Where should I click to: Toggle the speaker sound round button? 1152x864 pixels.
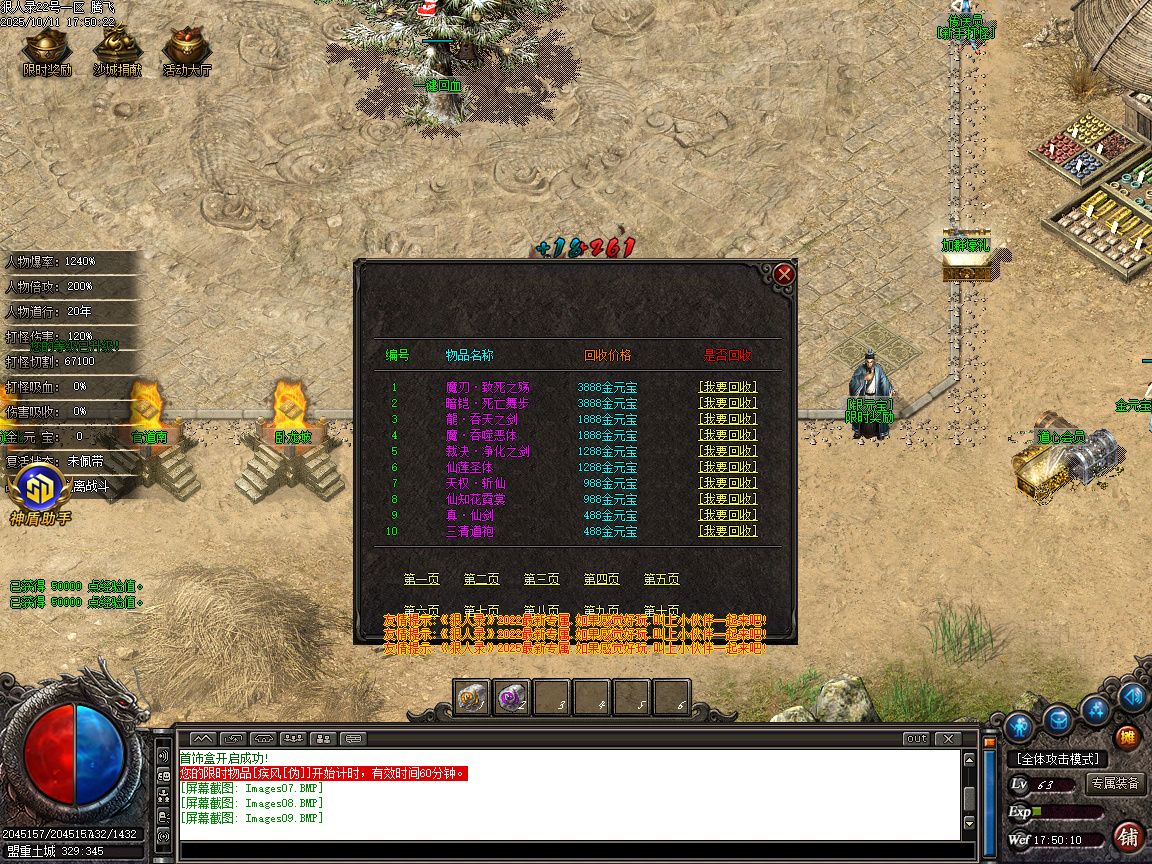(1133, 696)
